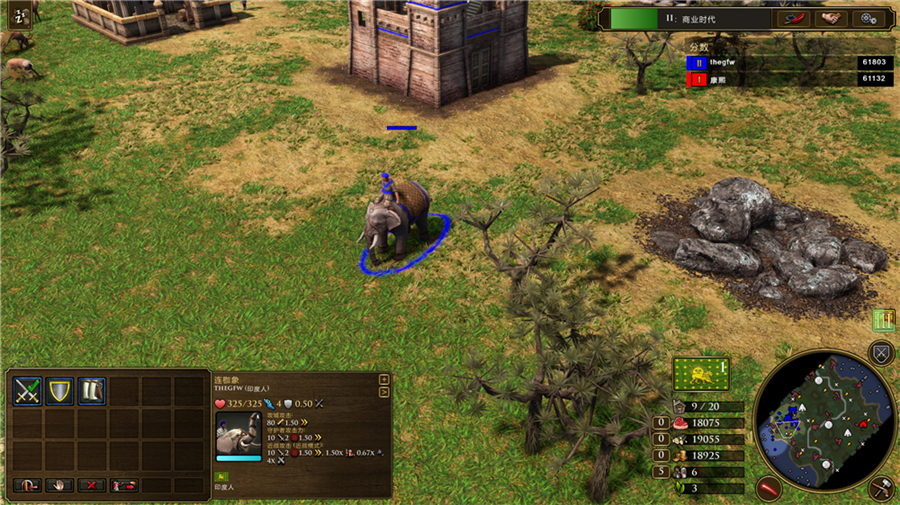Open the diplomacy handshake menu
The image size is (900, 505).
click(829, 18)
